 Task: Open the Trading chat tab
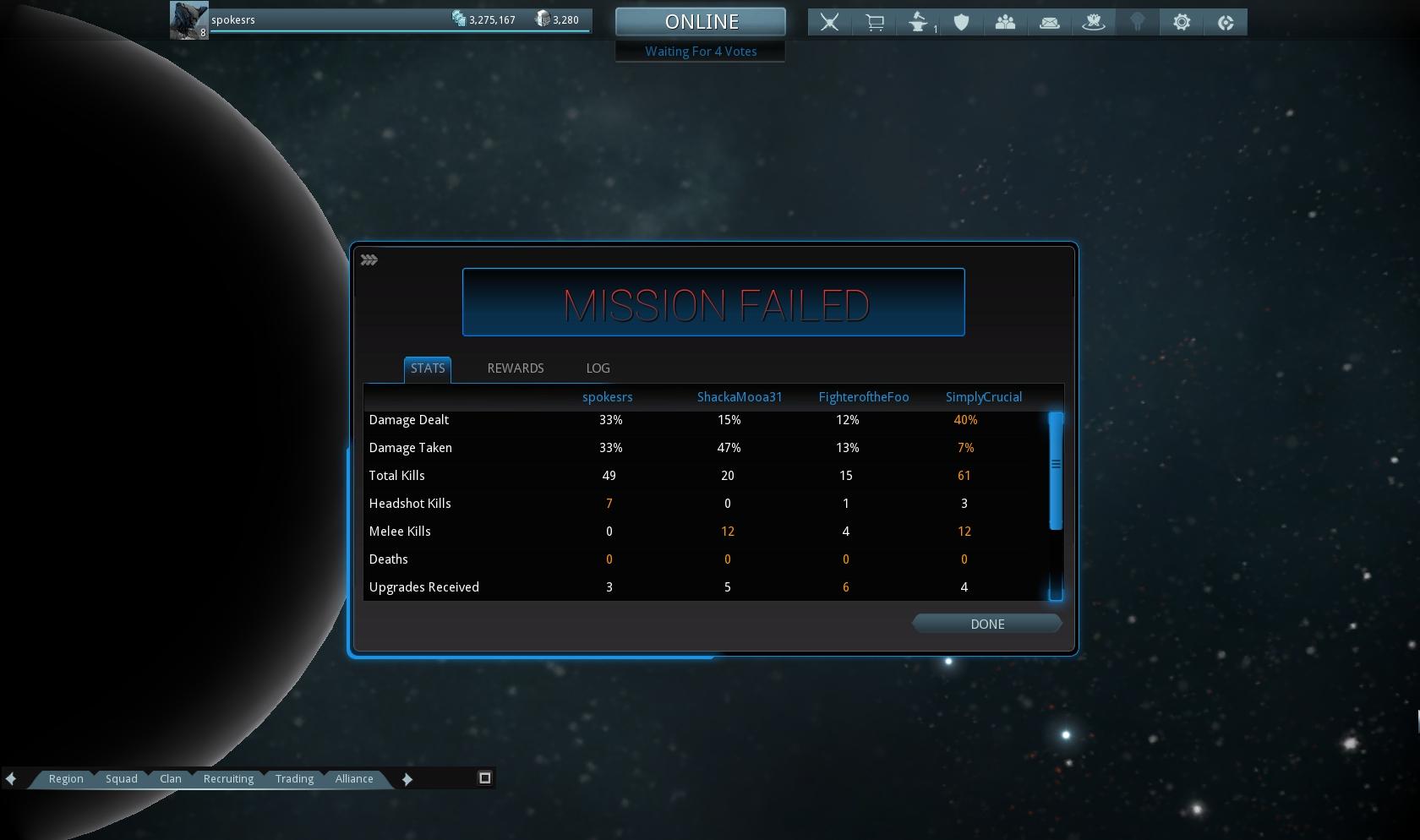click(x=294, y=779)
